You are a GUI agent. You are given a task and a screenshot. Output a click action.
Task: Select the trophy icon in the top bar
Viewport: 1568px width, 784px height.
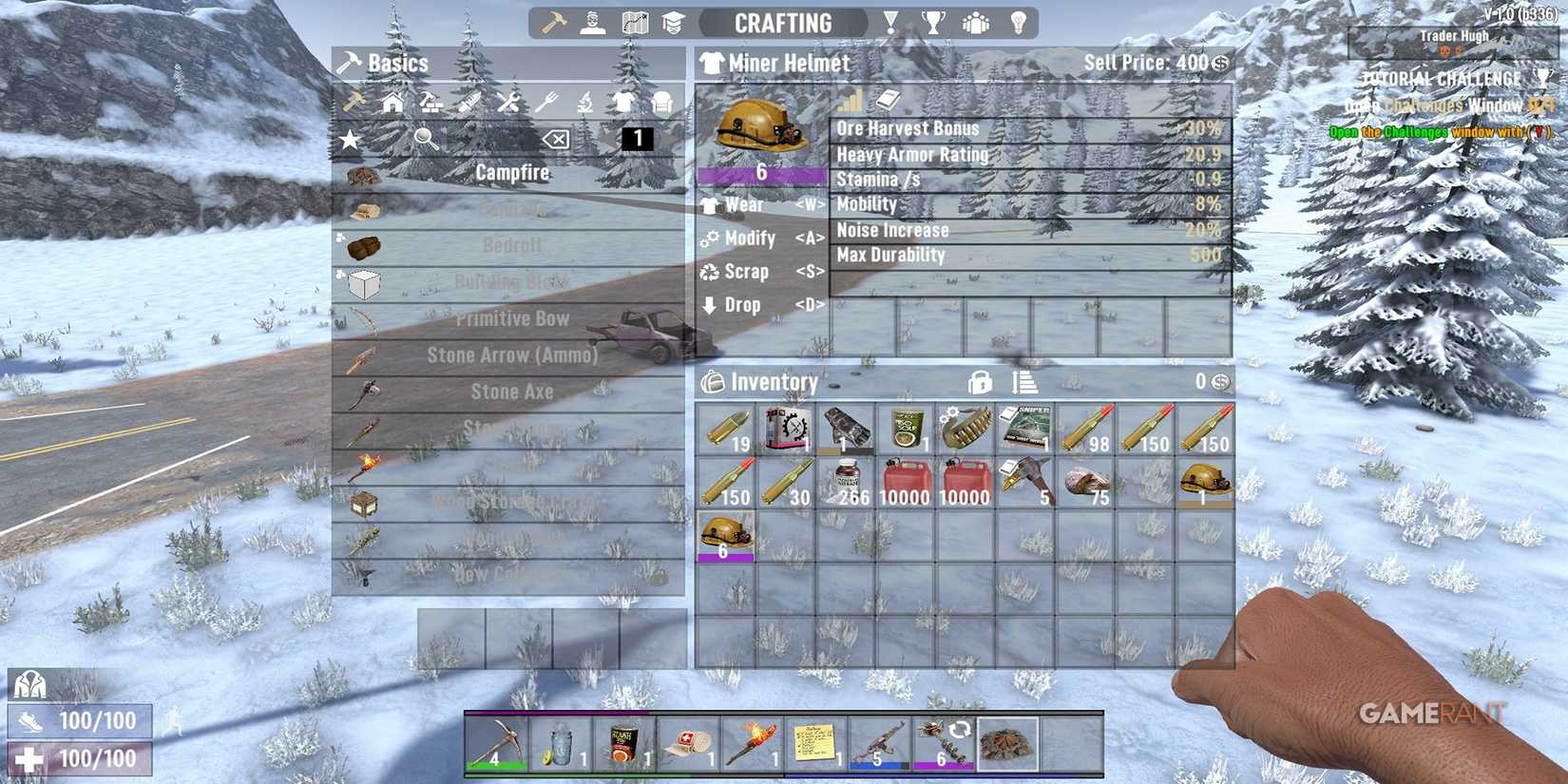pos(933,22)
